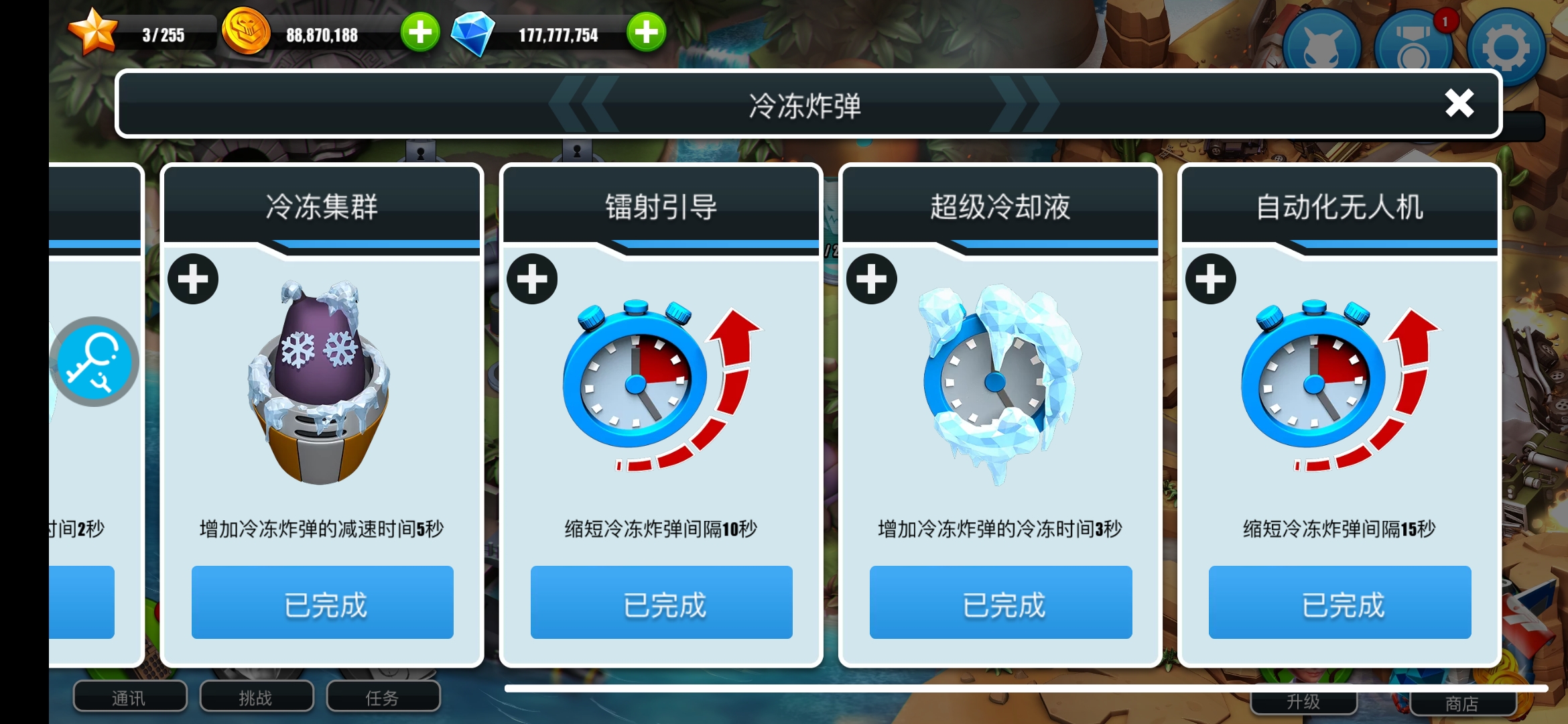Screen dimensions: 1568x724
Task: Open the 升级 upgrade menu
Action: pyautogui.click(x=1303, y=702)
